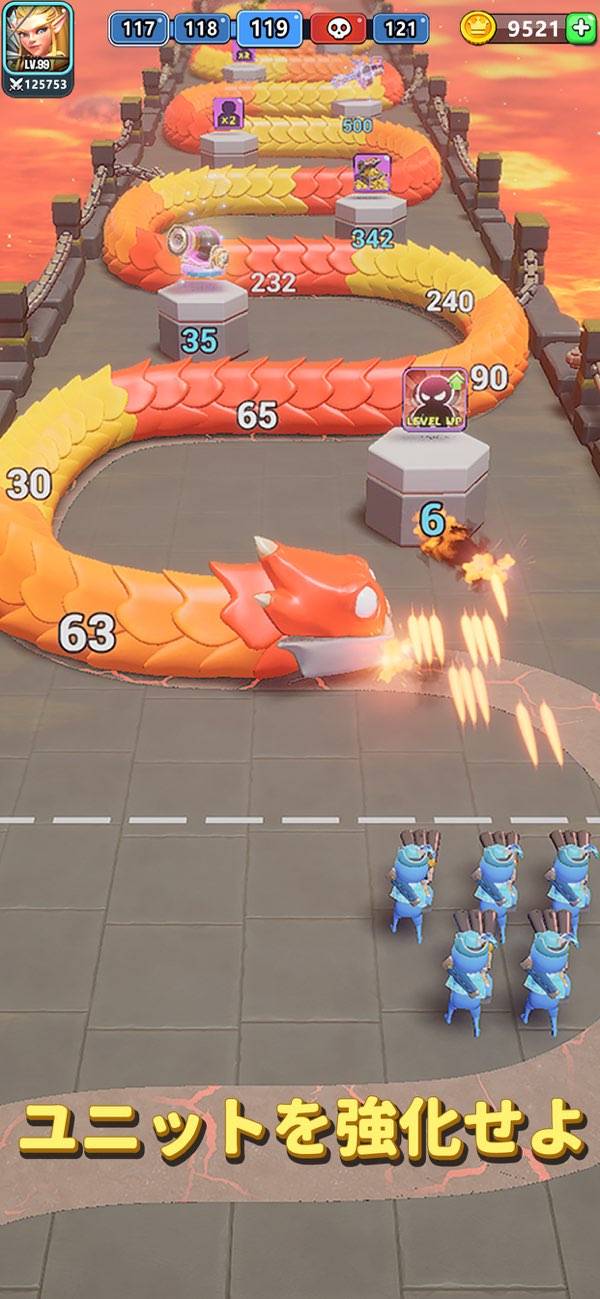Viewport: 600px width, 1299px height.
Task: Select the skull boss stage marker
Action: click(338, 28)
